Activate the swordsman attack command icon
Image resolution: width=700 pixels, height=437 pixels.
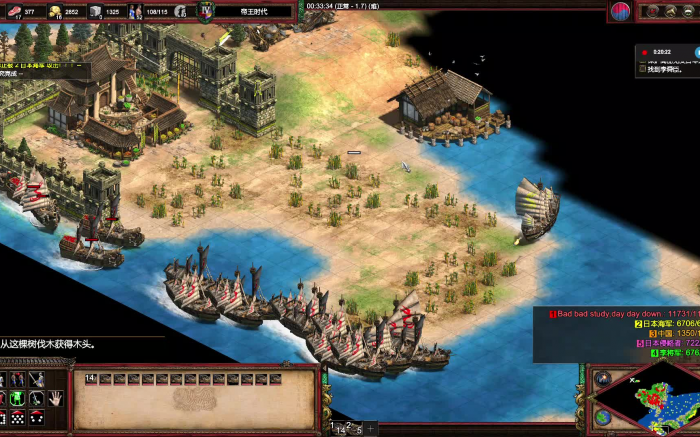click(37, 379)
